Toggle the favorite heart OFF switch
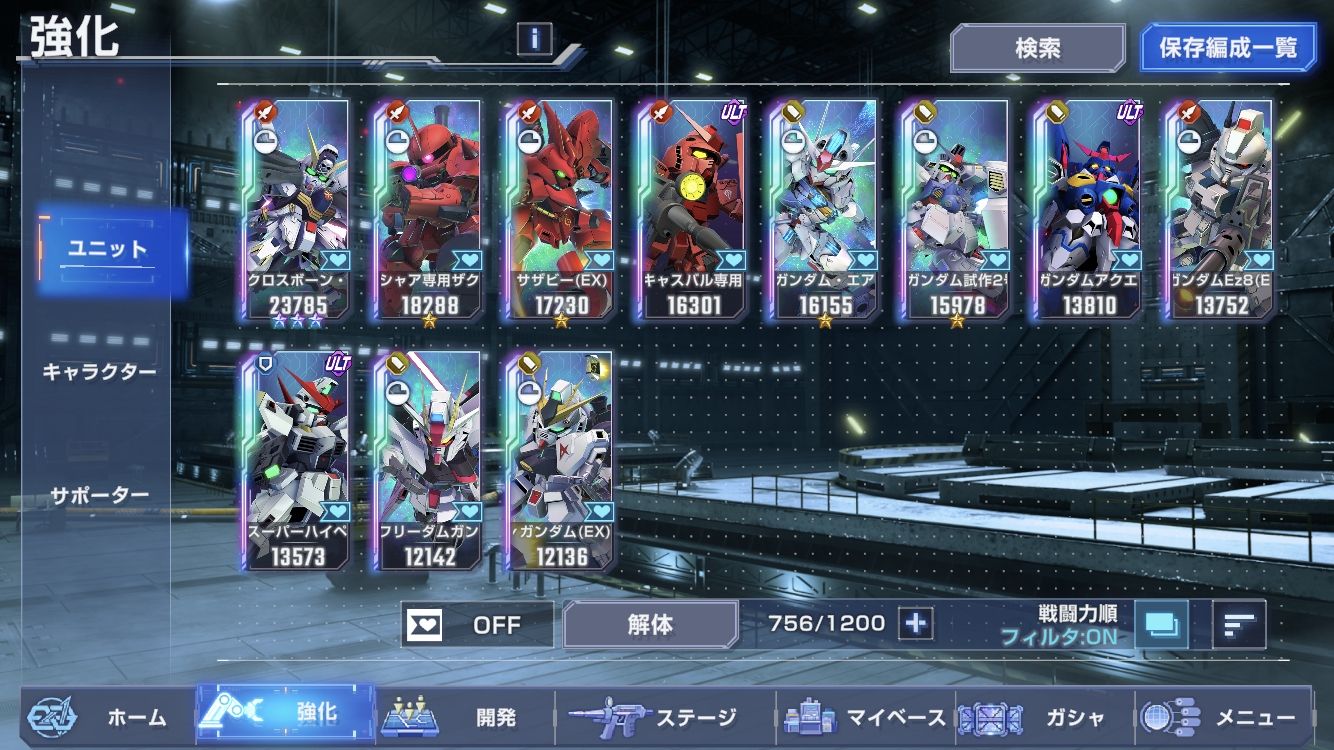This screenshot has height=750, width=1334. pos(477,625)
